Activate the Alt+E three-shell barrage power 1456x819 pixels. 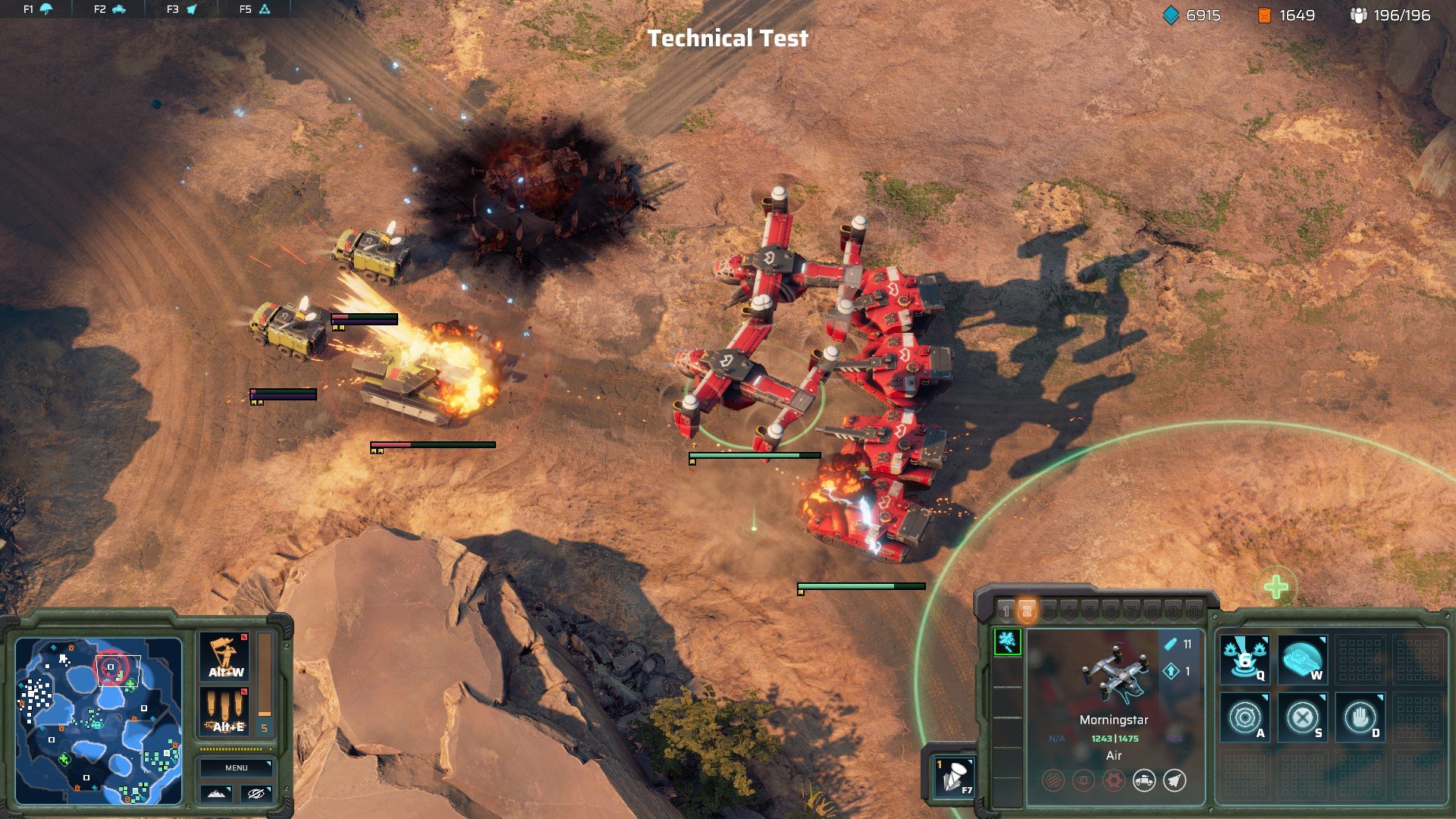[225, 711]
